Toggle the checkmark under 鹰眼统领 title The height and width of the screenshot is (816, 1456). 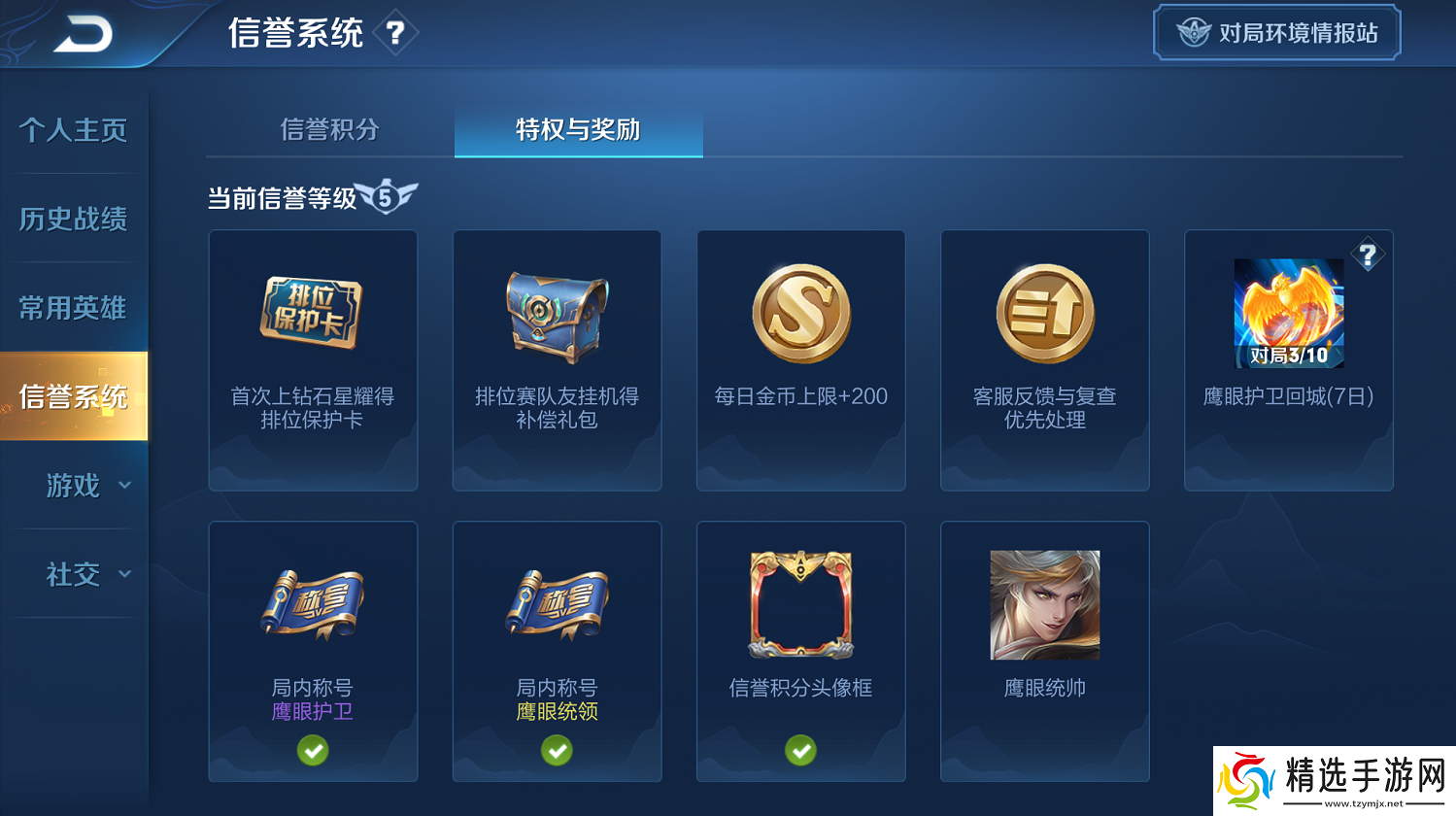[557, 750]
